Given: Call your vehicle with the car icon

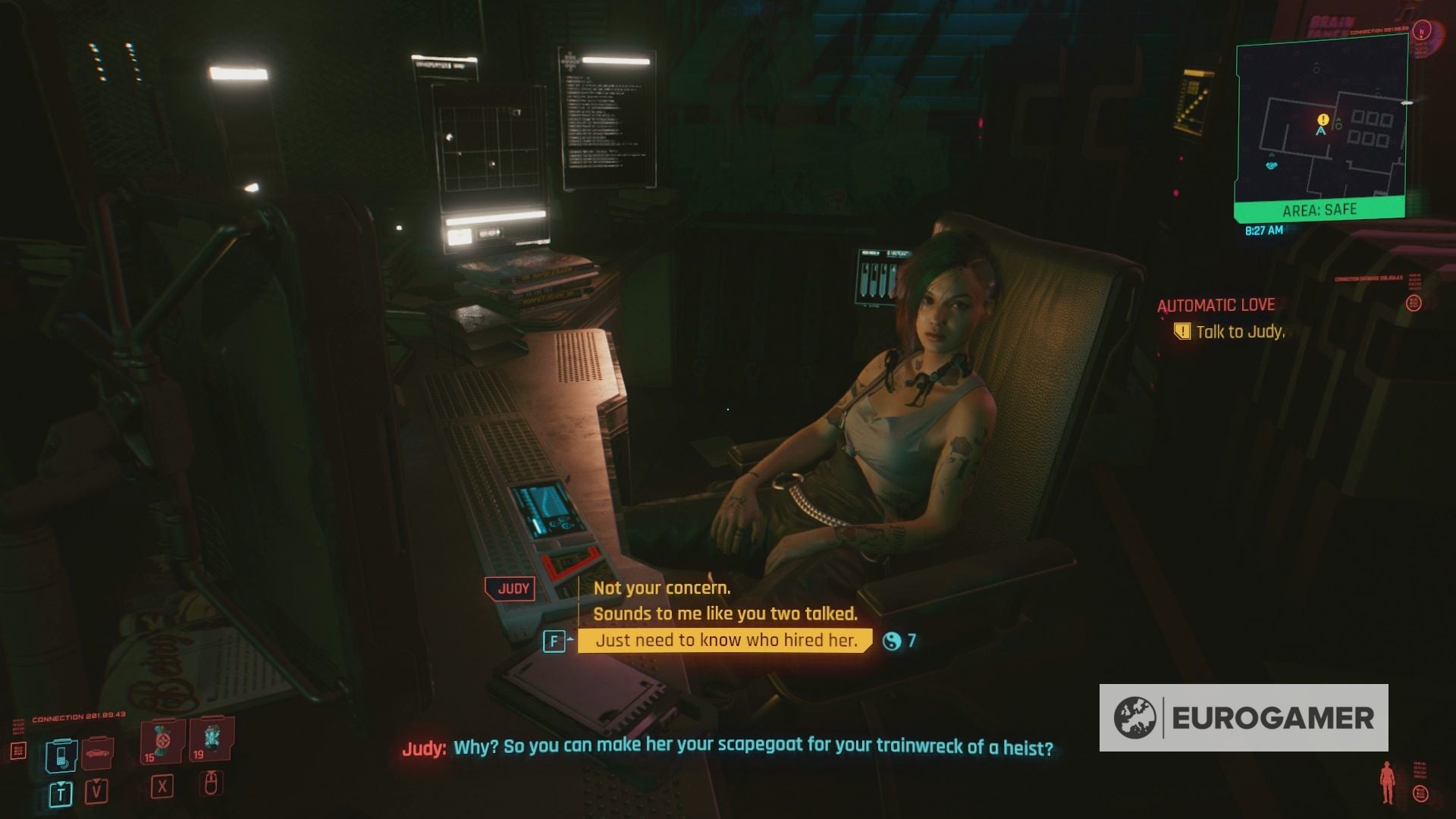Looking at the screenshot, I should [x=96, y=752].
